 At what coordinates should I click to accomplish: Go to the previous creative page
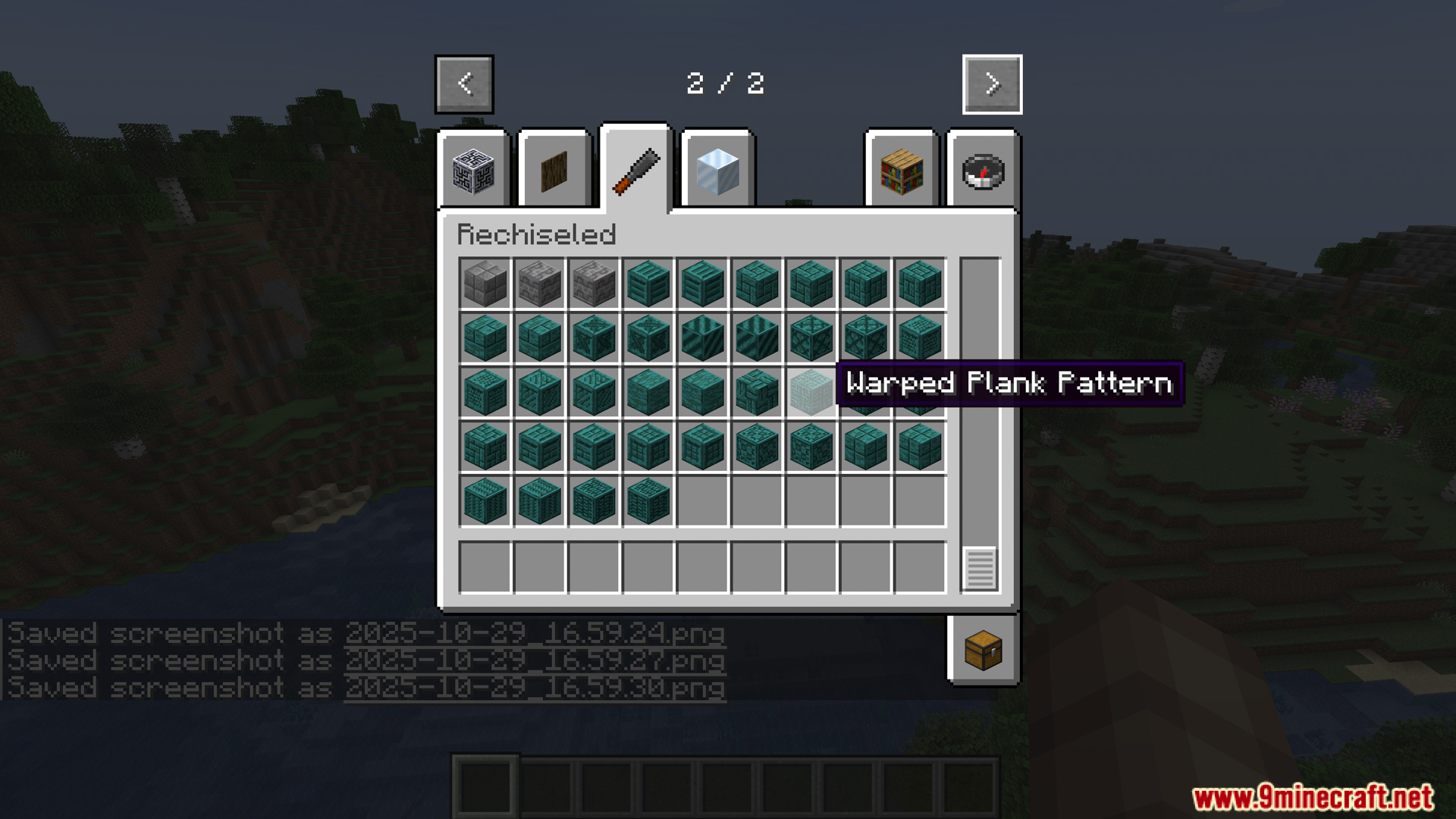coord(464,84)
